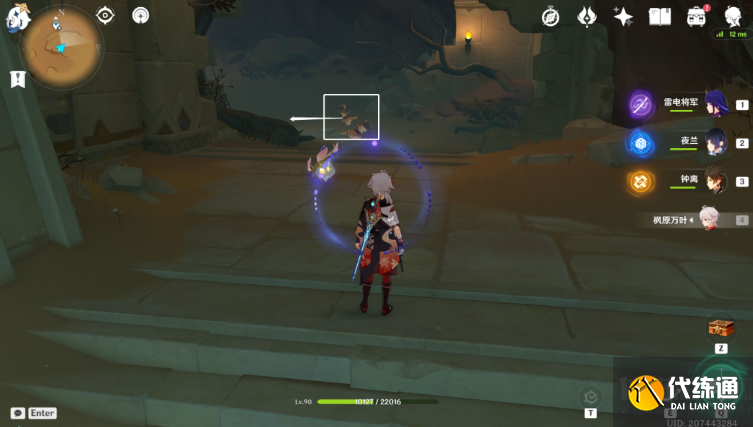Toggle the elemental sight eye icon
Viewport: 753px width, 427px height.
click(x=105, y=15)
